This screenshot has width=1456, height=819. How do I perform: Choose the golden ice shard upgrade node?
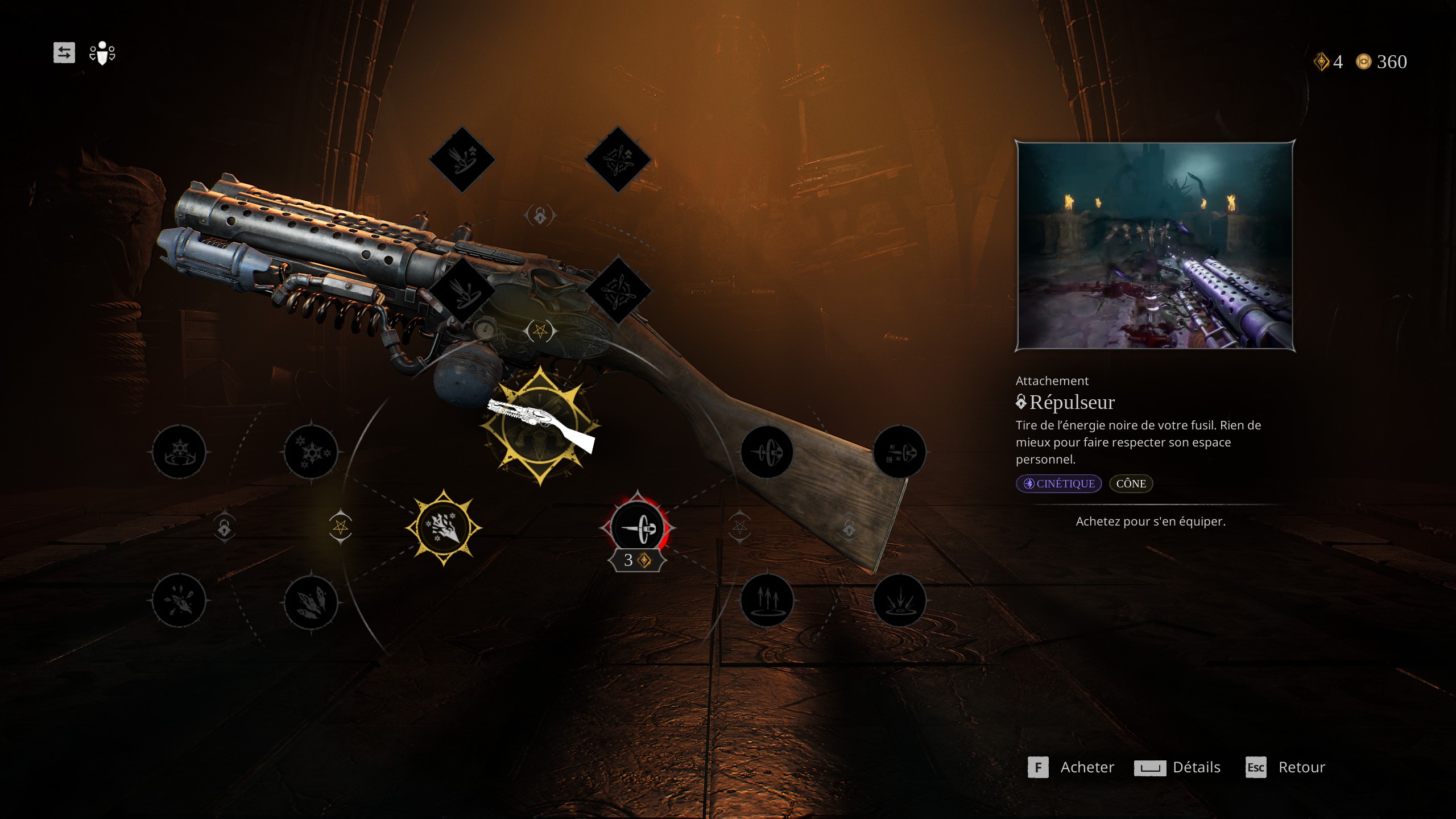(444, 528)
